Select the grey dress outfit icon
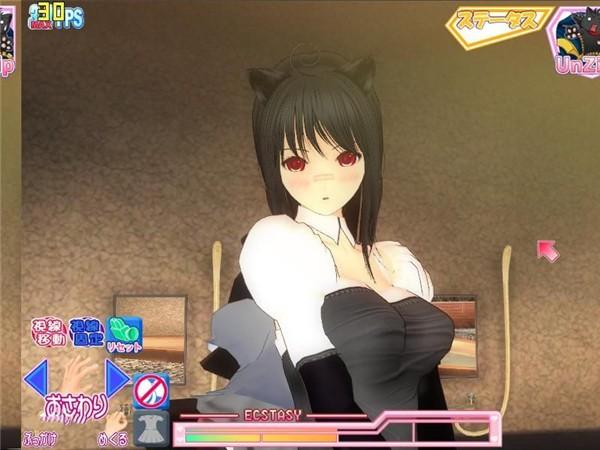This screenshot has height=450, width=600. tap(151, 428)
